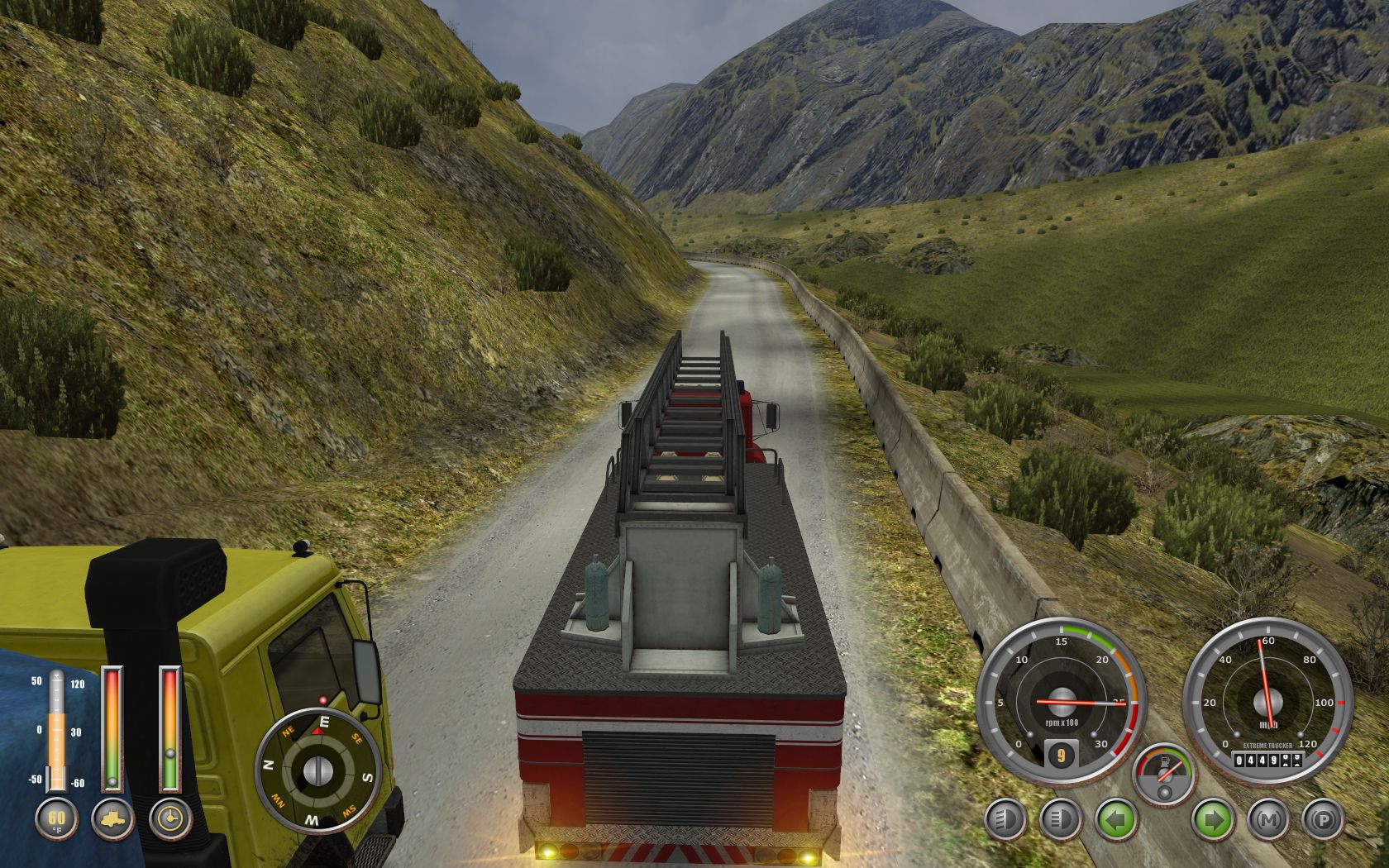The image size is (1389, 868).
Task: Click the compass dial
Action: point(317,770)
